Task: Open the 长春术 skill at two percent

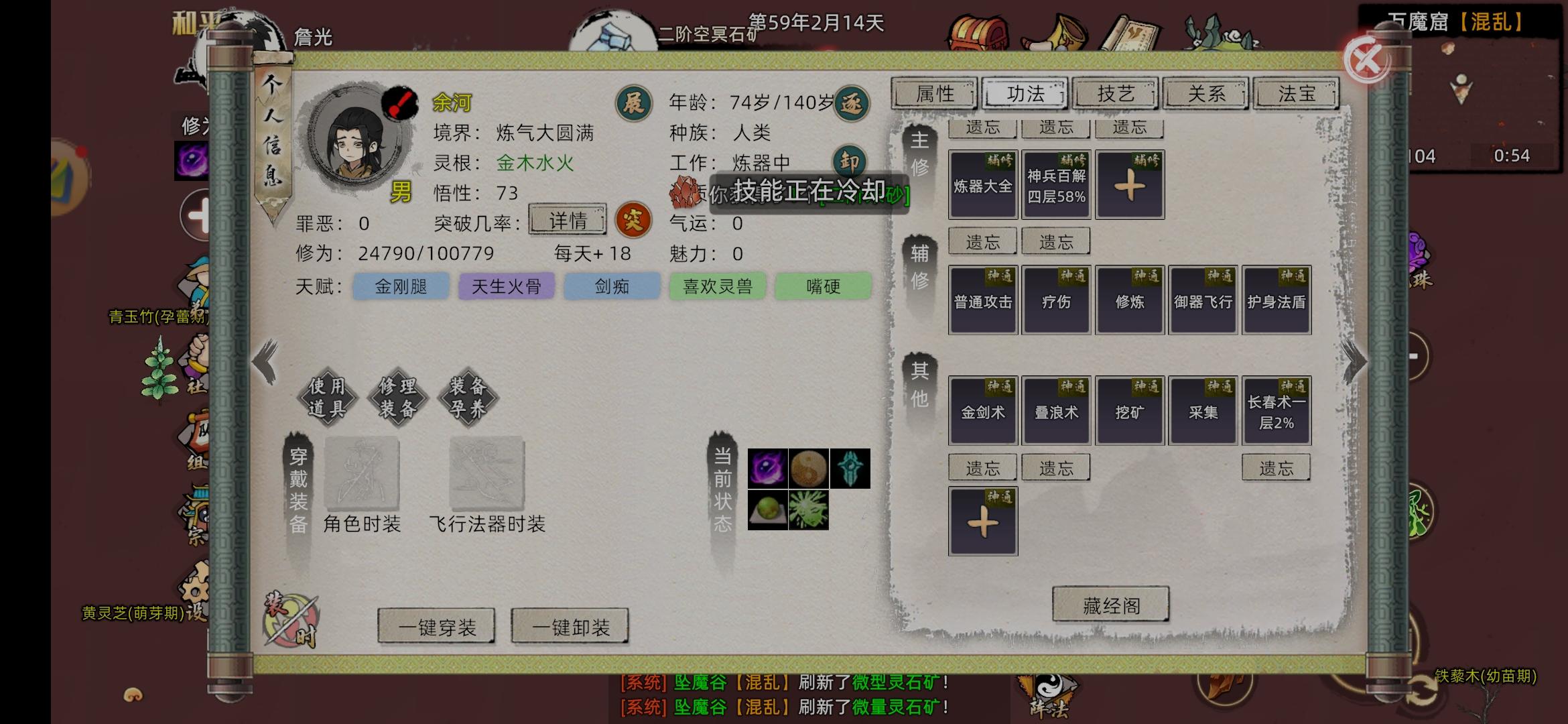Action: click(1277, 410)
